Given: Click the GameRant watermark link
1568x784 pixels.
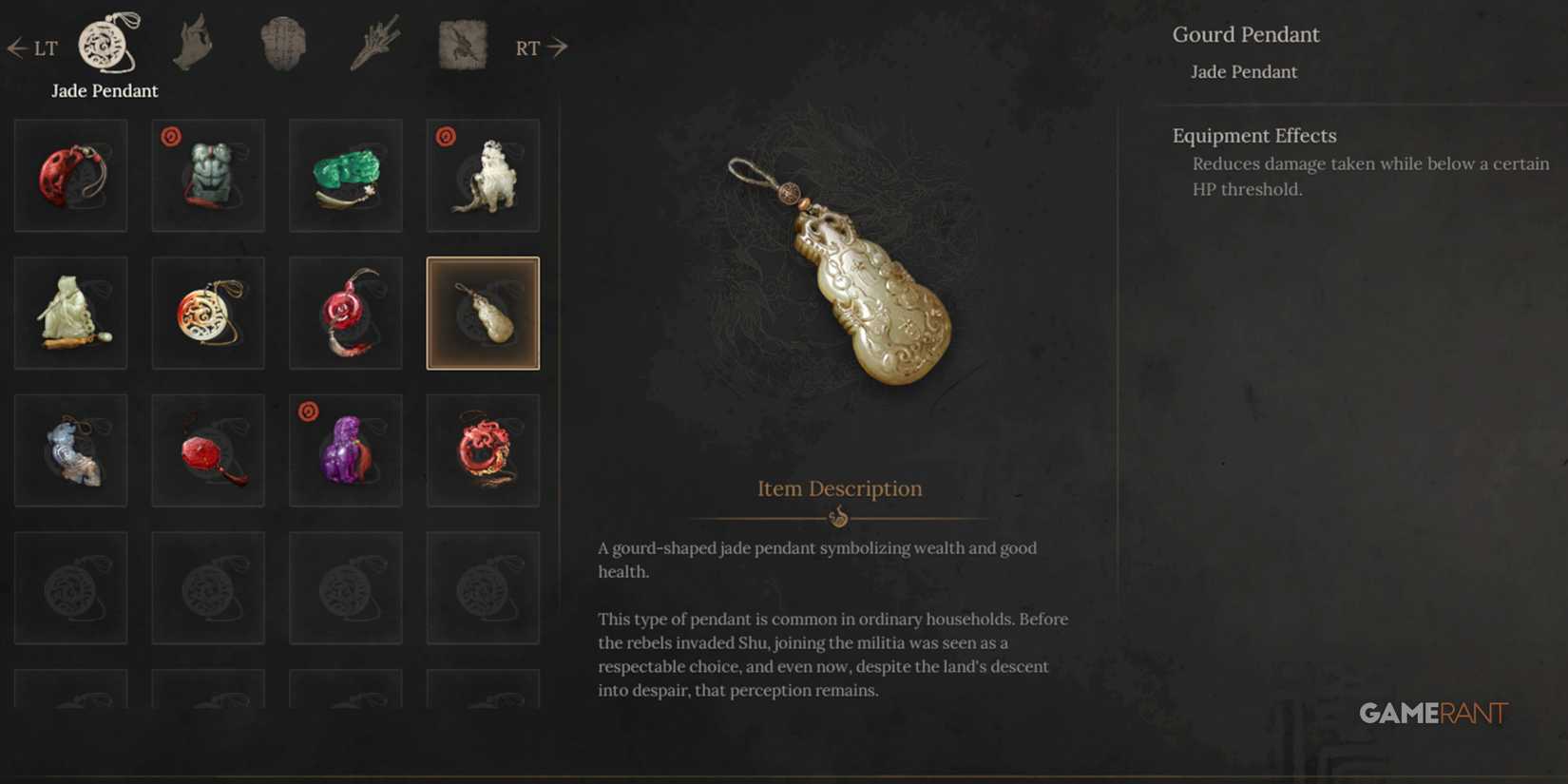Looking at the screenshot, I should tap(1431, 714).
